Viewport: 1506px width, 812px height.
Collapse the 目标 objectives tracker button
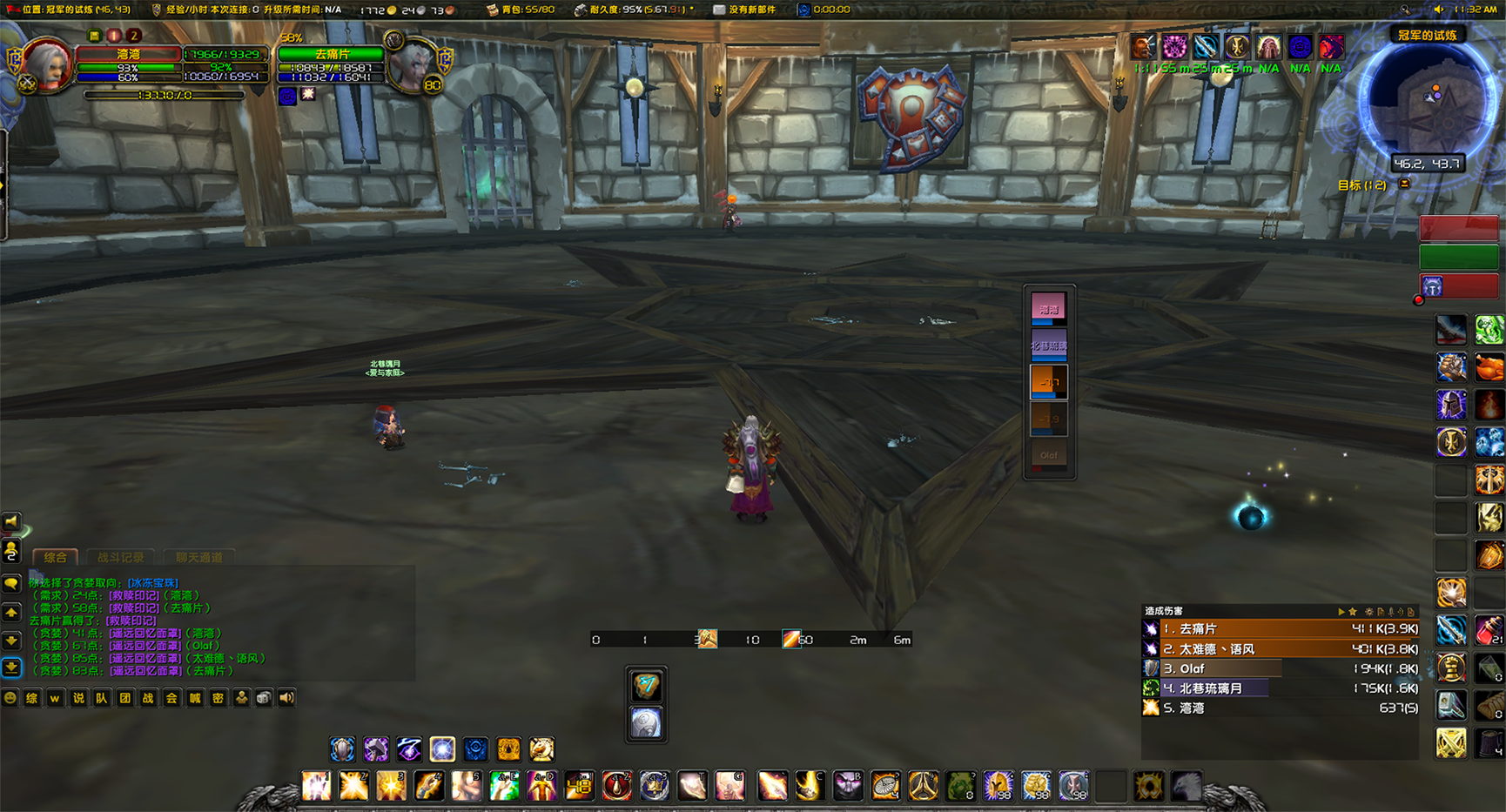tap(1404, 185)
